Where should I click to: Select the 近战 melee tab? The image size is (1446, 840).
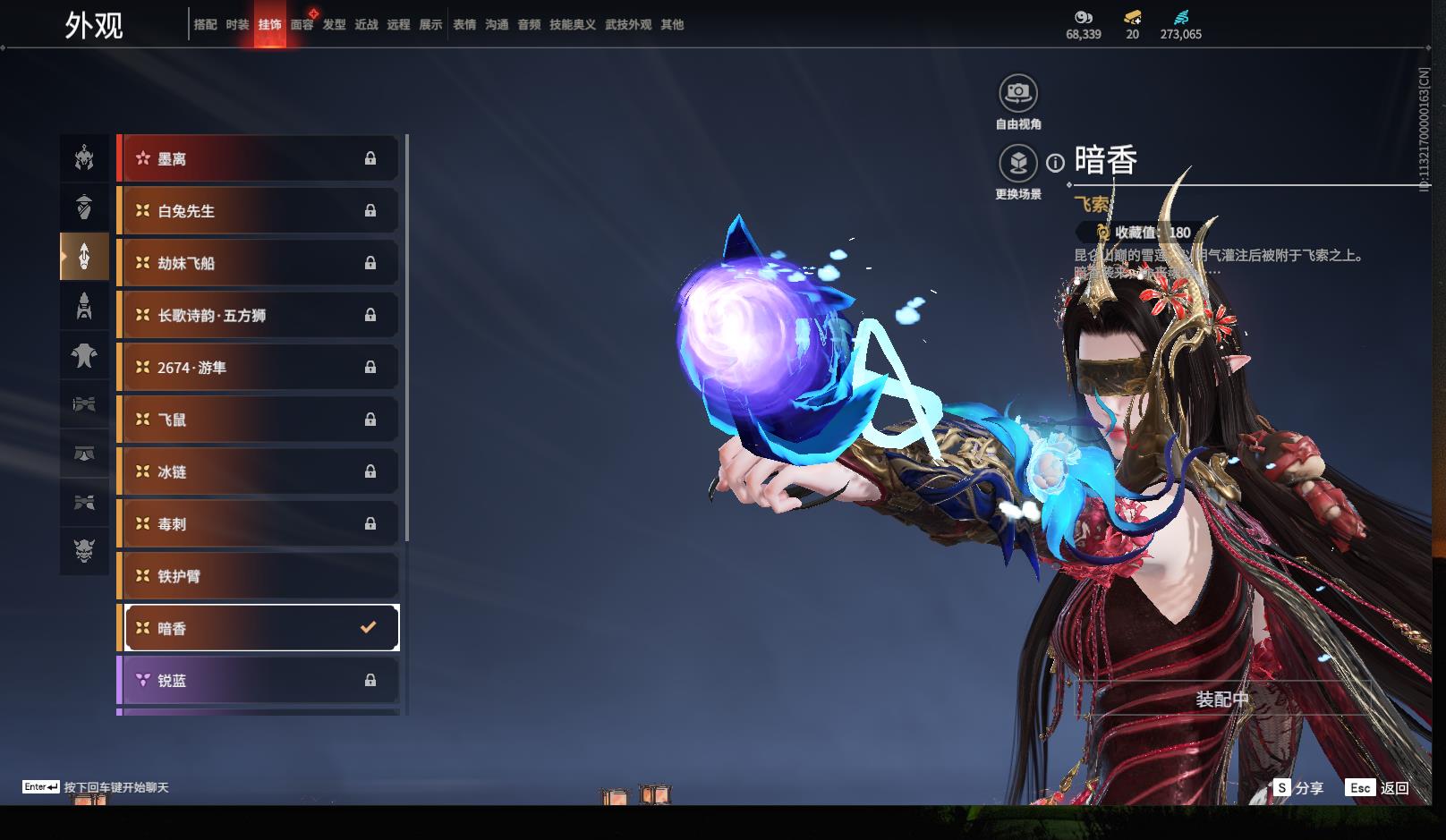tap(366, 25)
